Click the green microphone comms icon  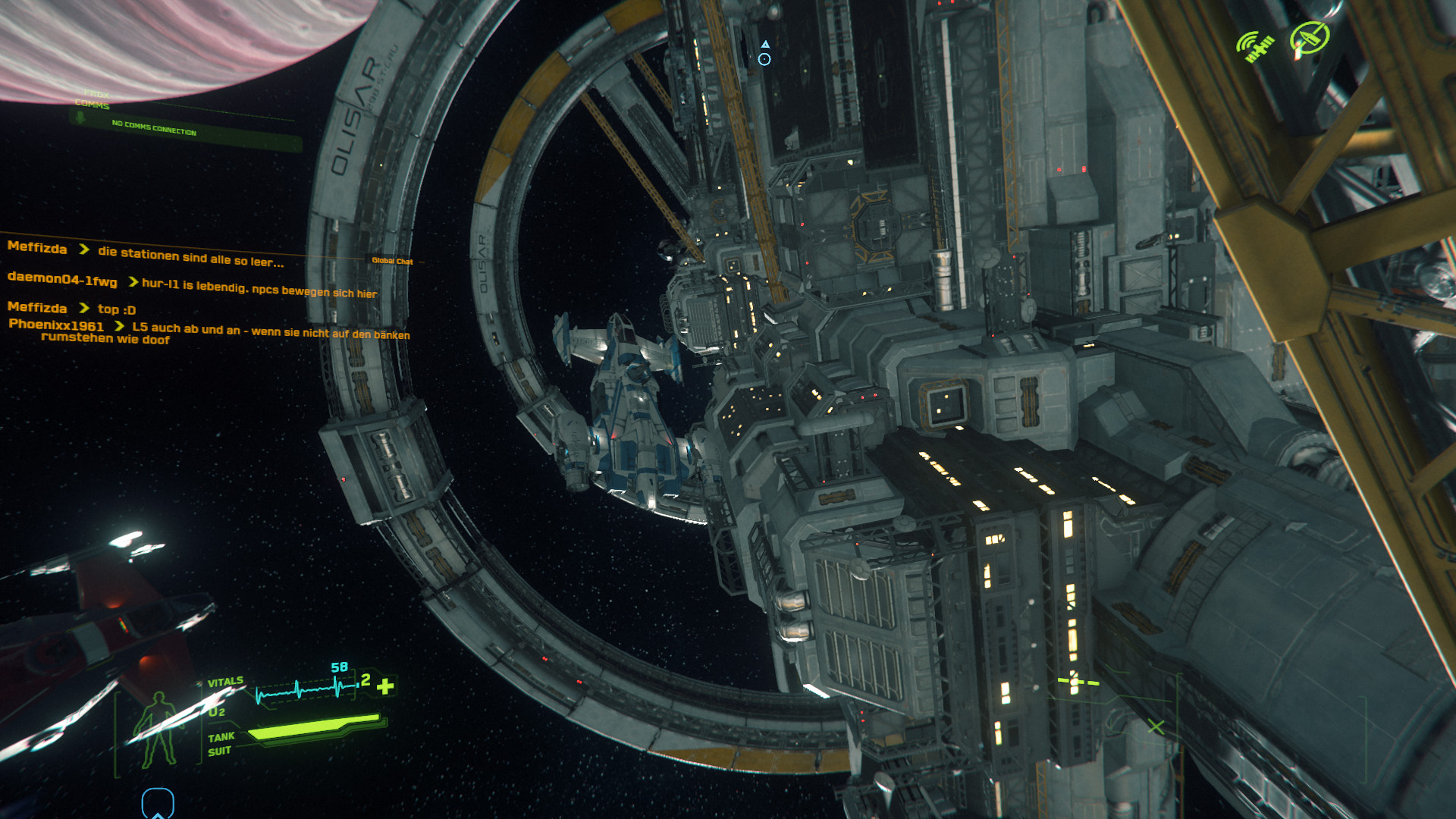click(x=80, y=118)
